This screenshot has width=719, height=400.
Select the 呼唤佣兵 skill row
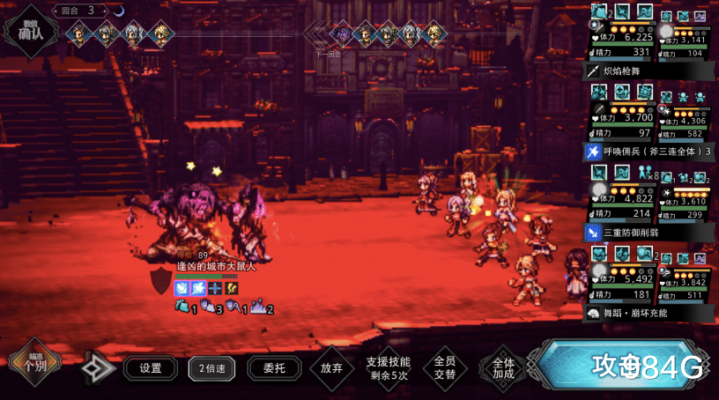tap(650, 151)
